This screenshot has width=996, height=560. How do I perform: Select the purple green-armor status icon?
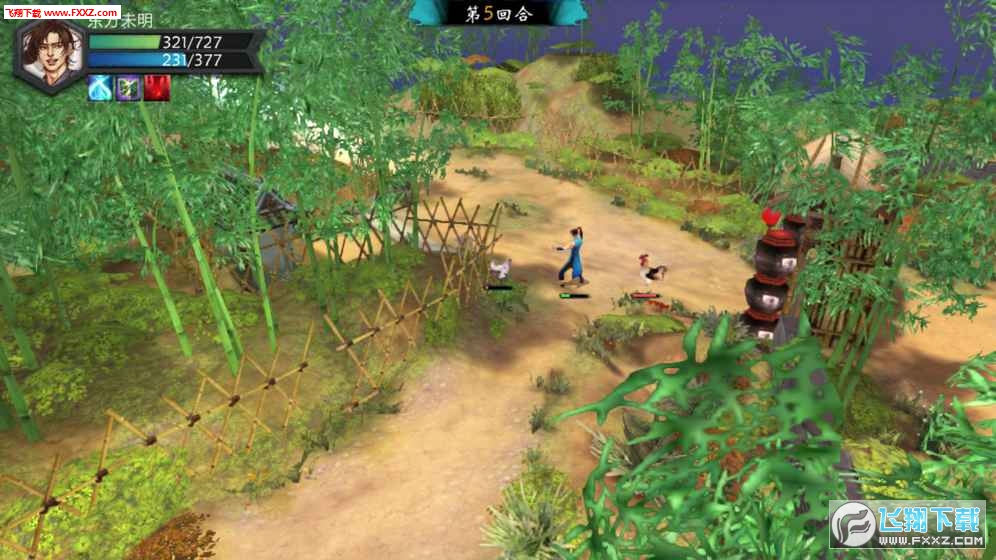click(x=128, y=88)
